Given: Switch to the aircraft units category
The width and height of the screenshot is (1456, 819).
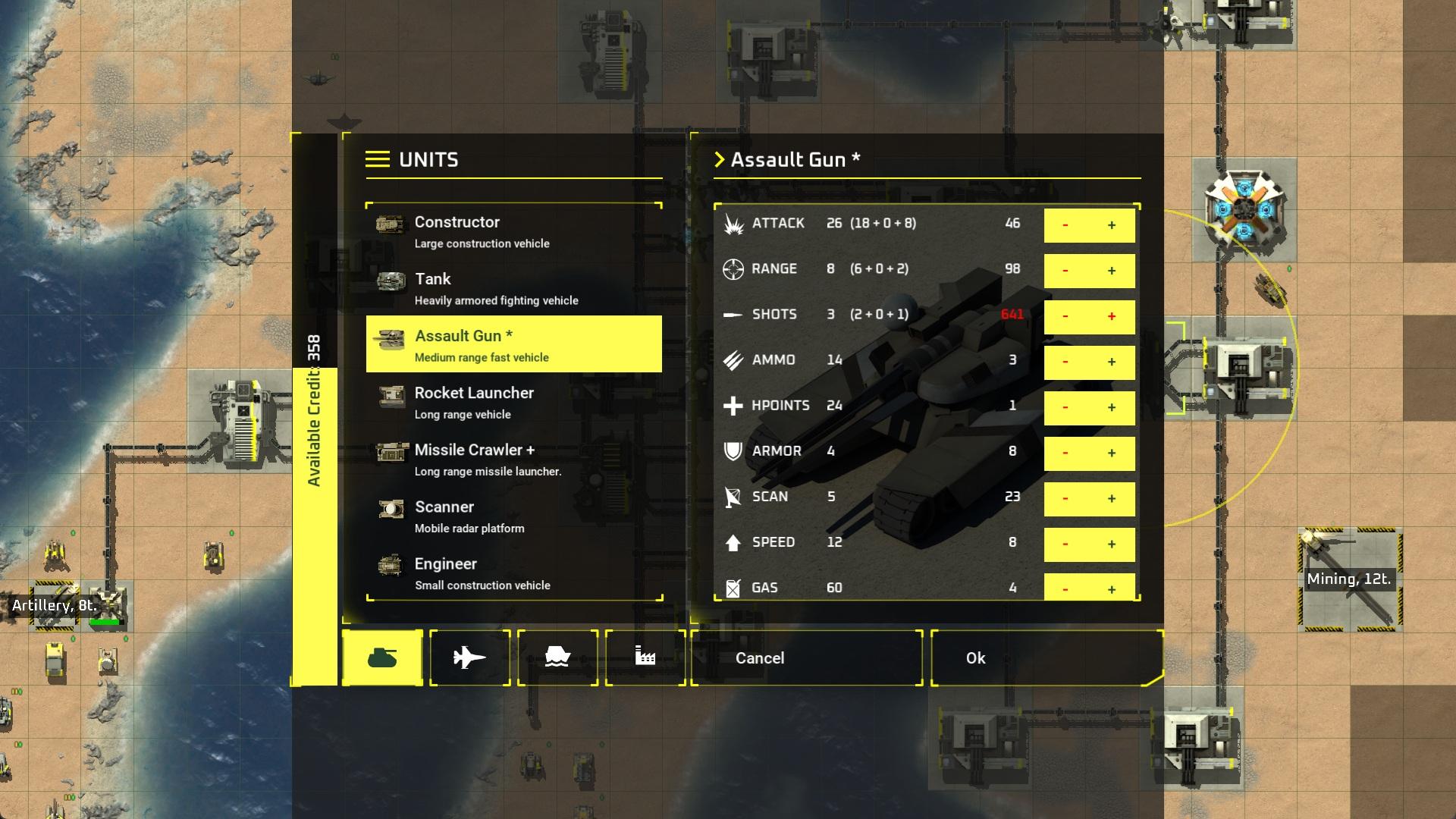Looking at the screenshot, I should (x=470, y=657).
